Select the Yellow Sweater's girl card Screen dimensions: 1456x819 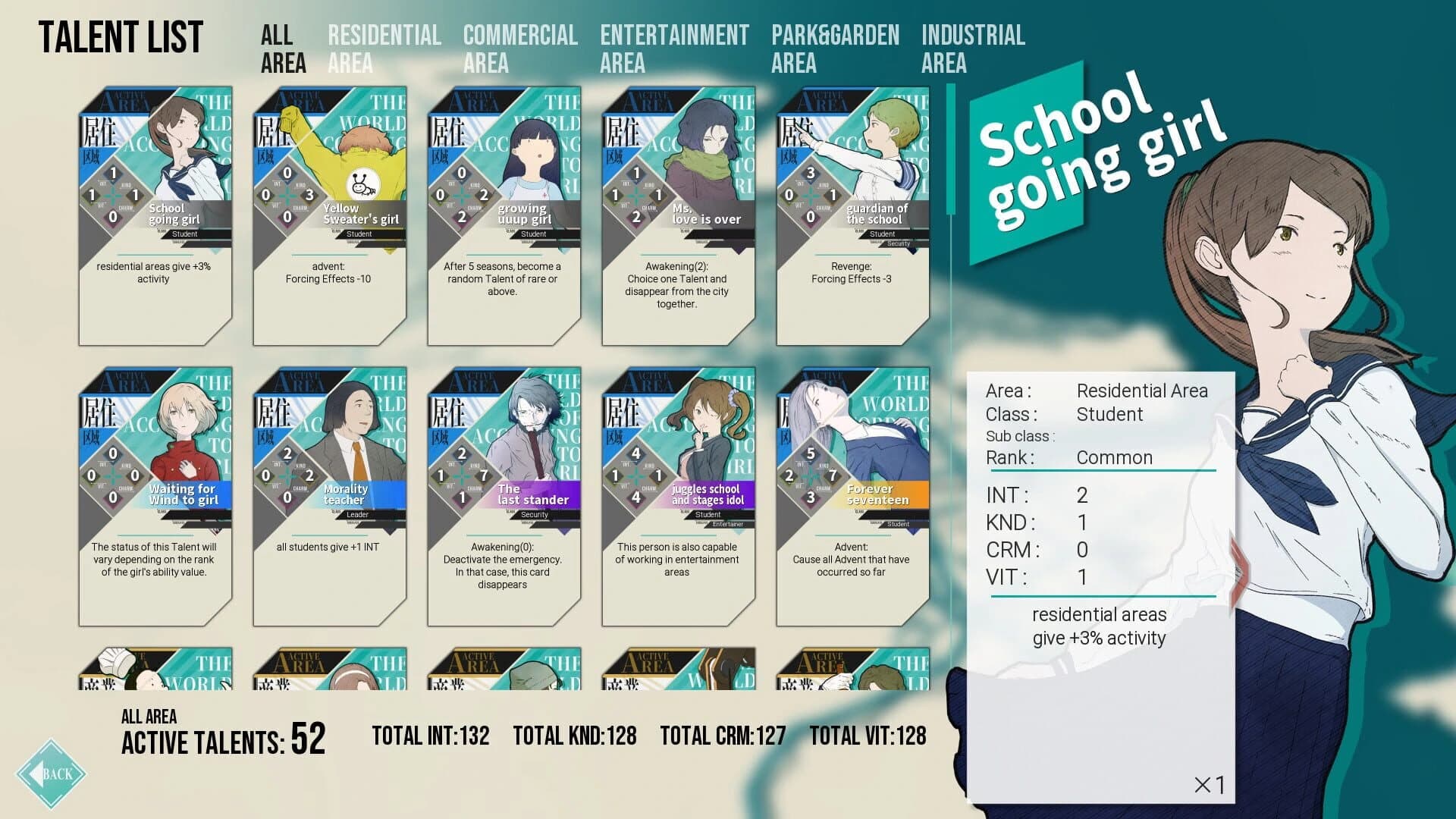click(x=330, y=212)
